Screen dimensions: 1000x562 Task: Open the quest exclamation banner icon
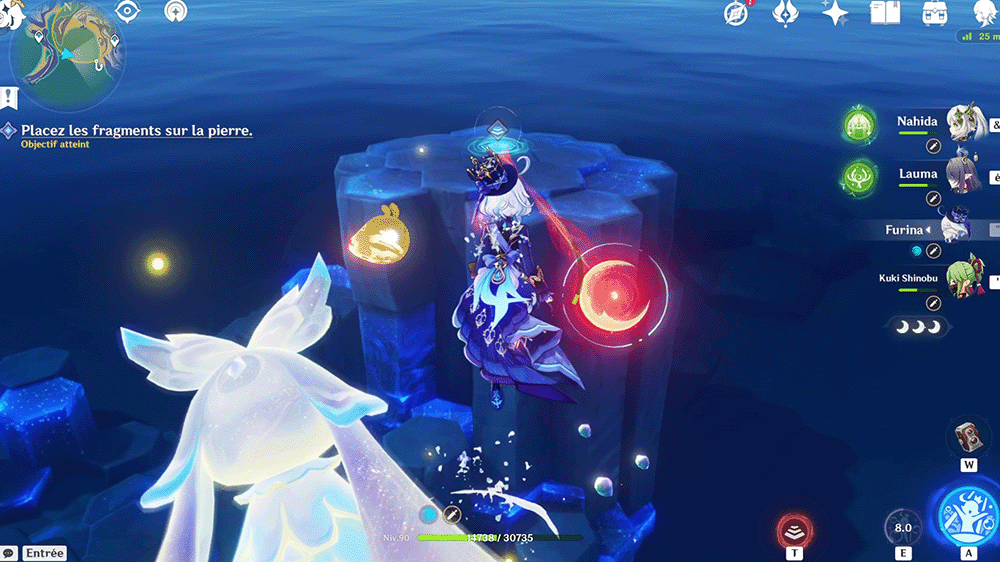tap(10, 98)
